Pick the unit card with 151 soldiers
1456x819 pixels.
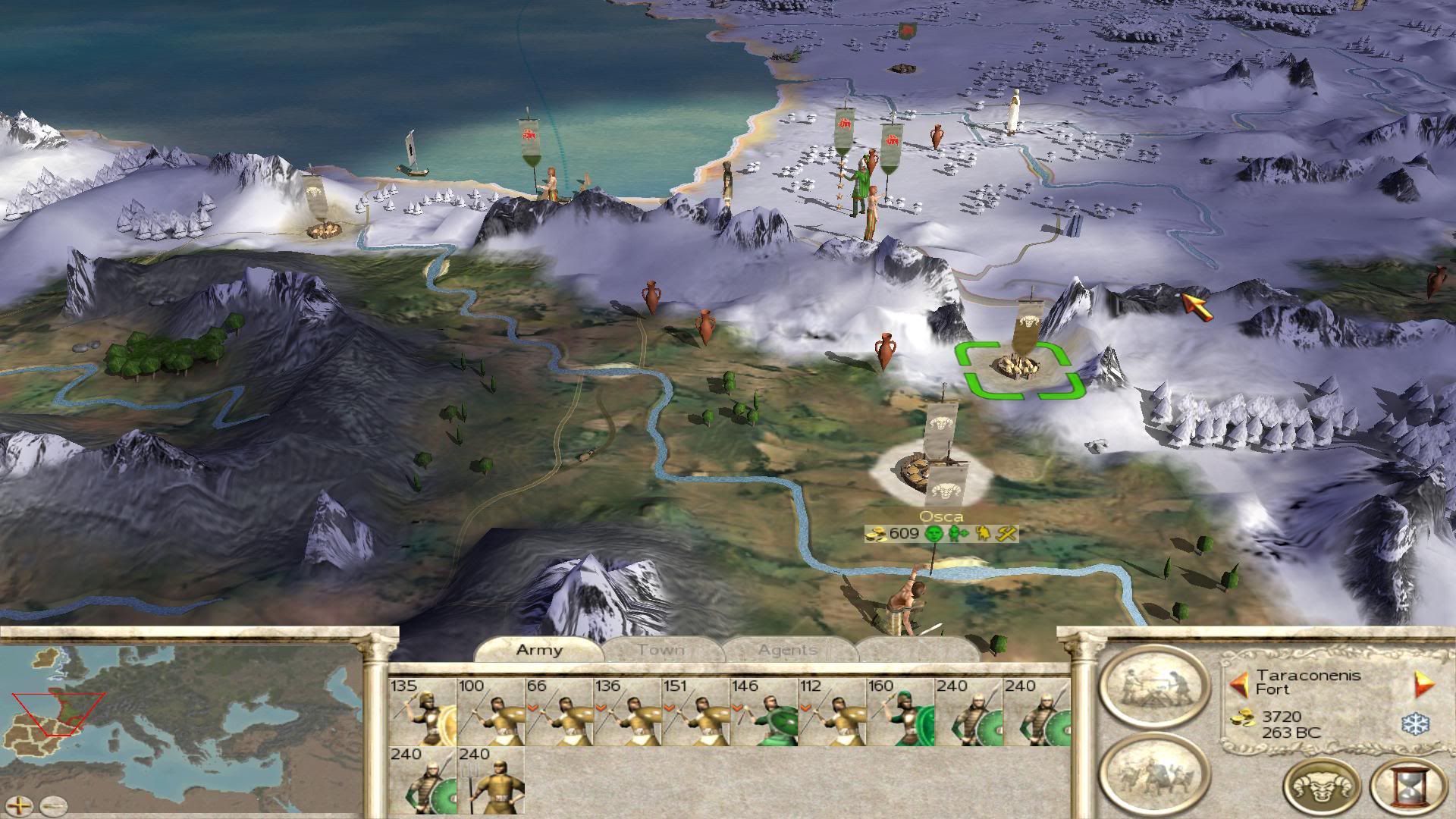pyautogui.click(x=695, y=712)
